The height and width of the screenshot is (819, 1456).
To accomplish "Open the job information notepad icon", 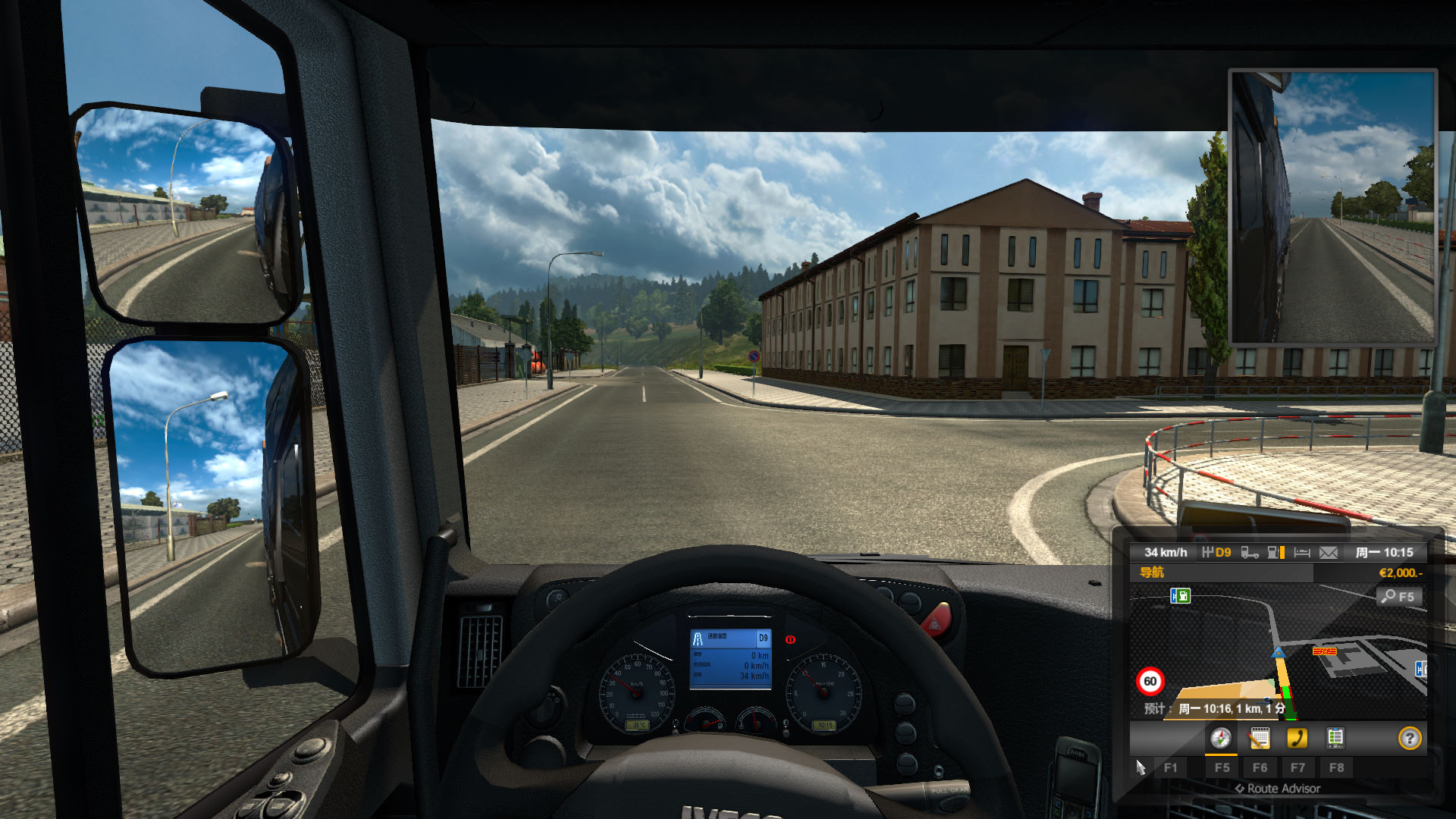I will [1259, 739].
